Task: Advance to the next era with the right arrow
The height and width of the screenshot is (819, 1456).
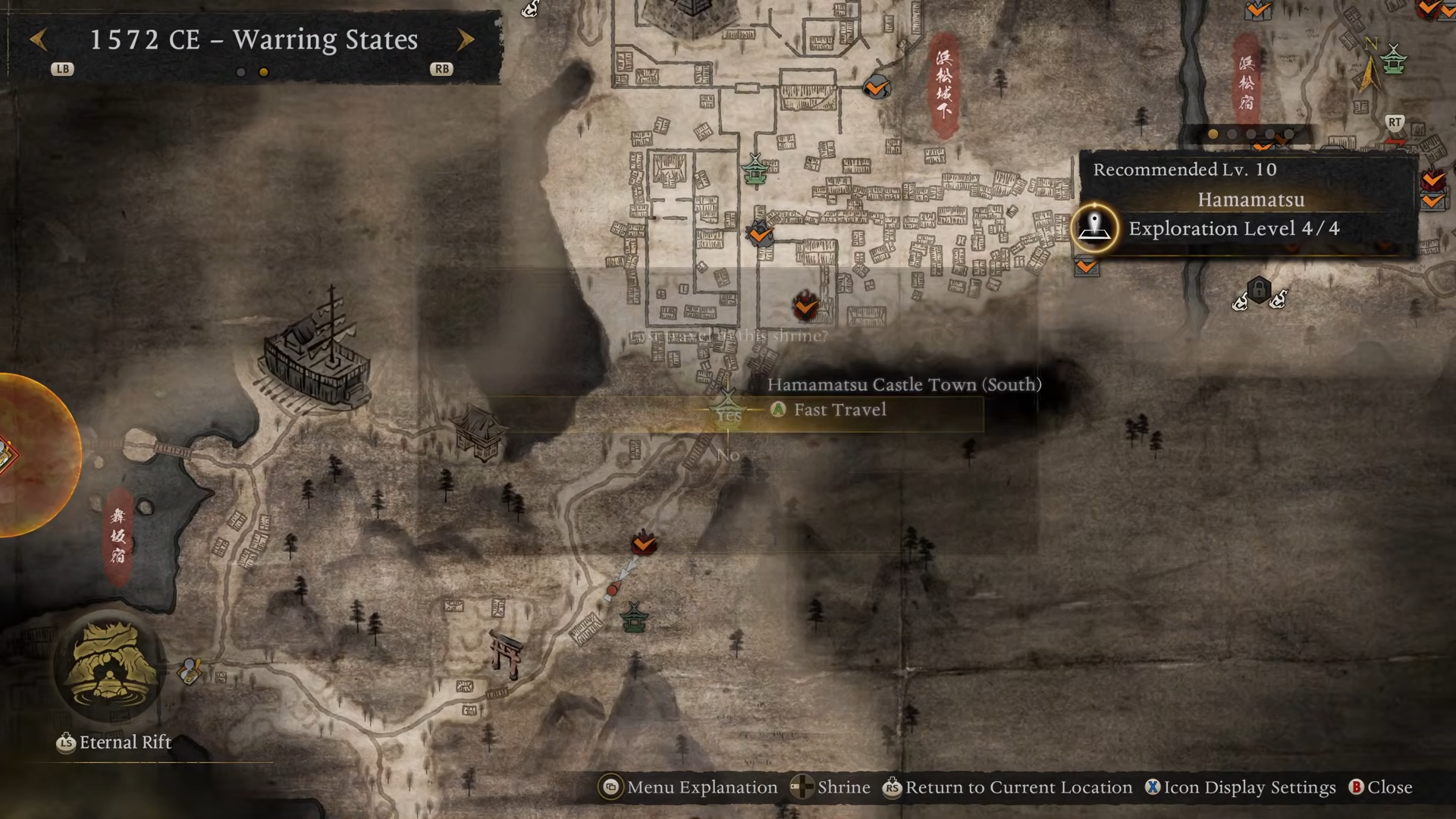Action: 466,39
